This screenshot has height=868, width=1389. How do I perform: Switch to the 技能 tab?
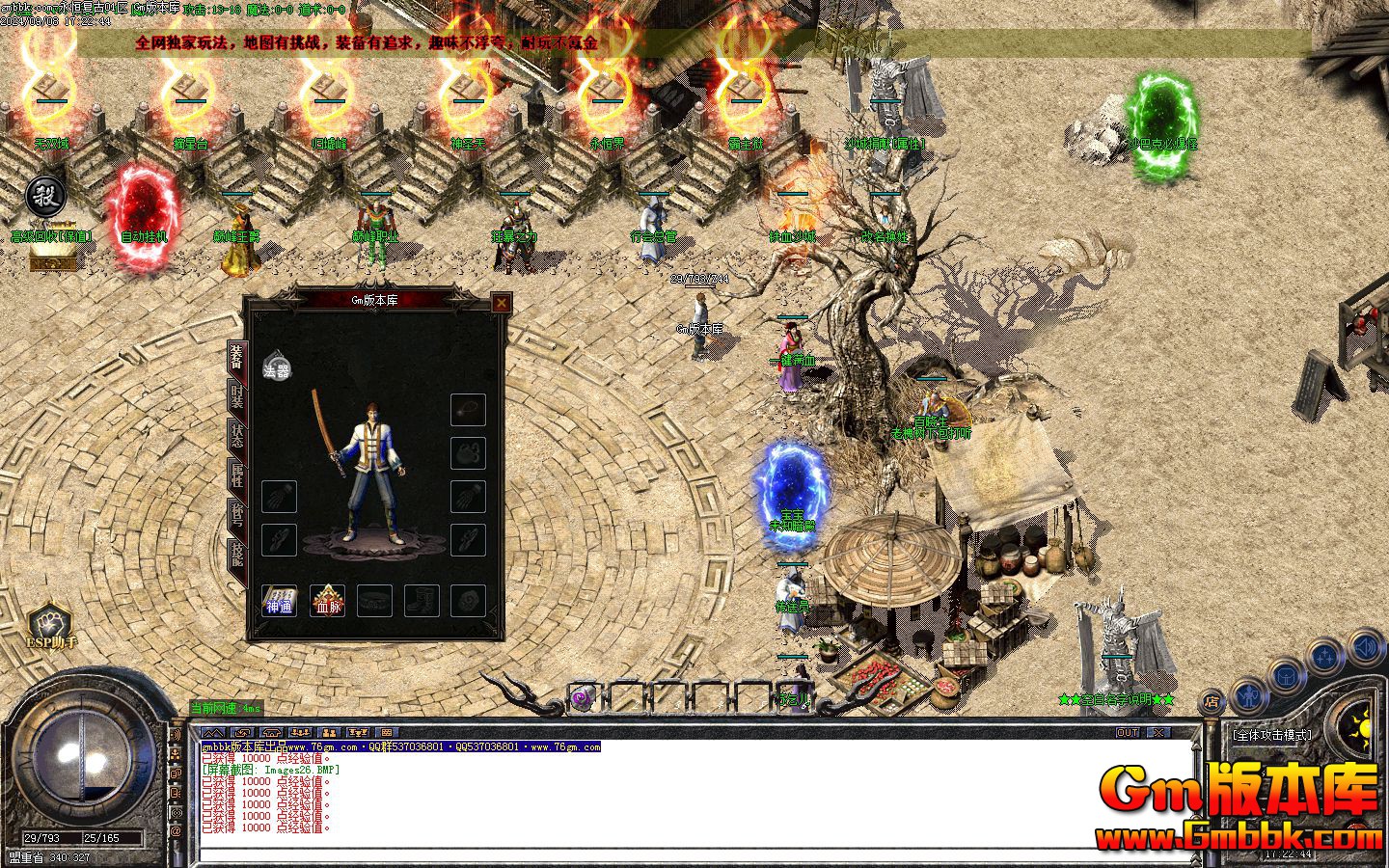pyautogui.click(x=236, y=556)
